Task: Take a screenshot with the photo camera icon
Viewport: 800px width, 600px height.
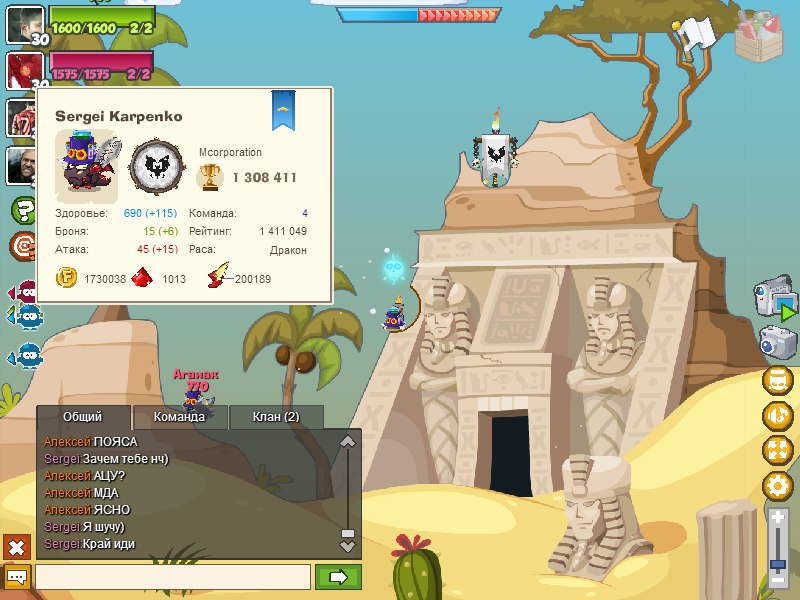Action: point(776,341)
